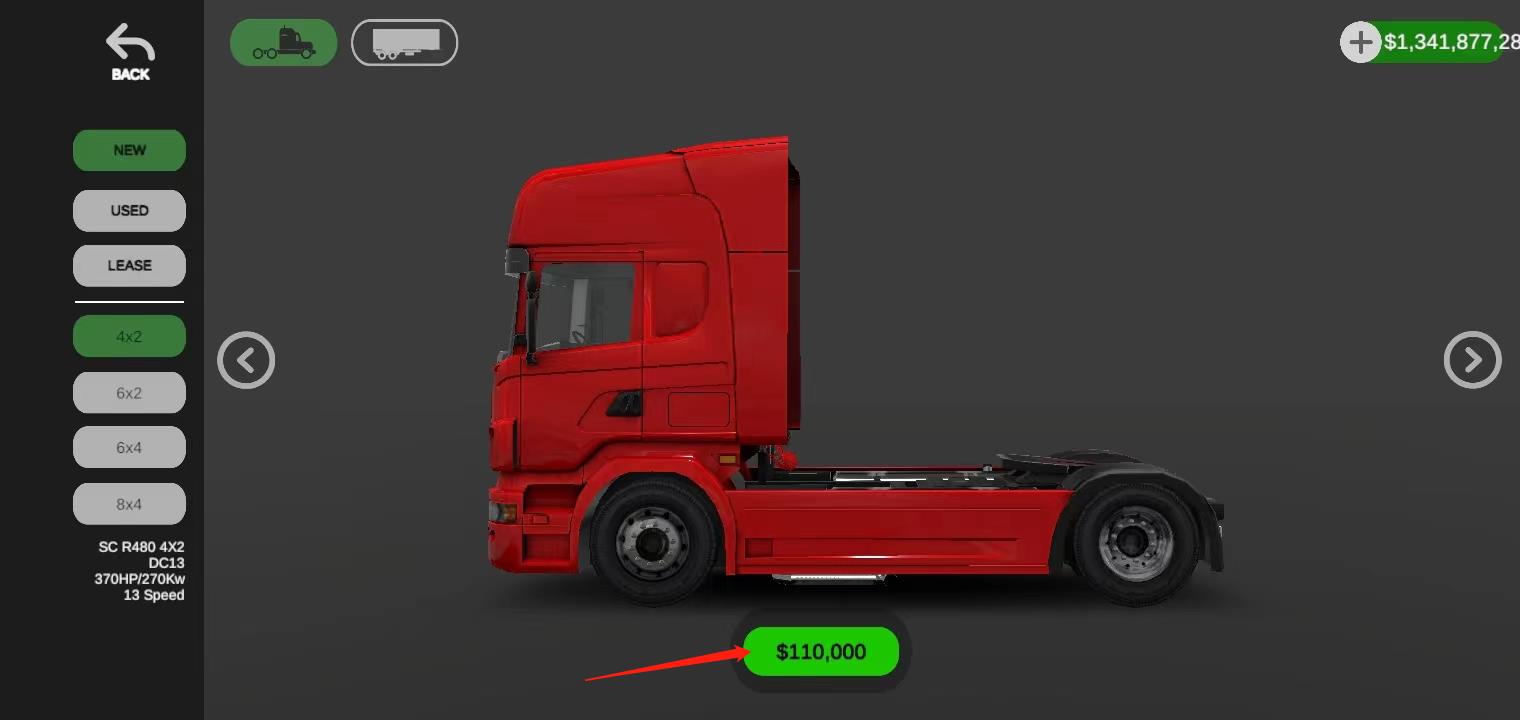Select the 4x2 axle configuration

tap(129, 336)
